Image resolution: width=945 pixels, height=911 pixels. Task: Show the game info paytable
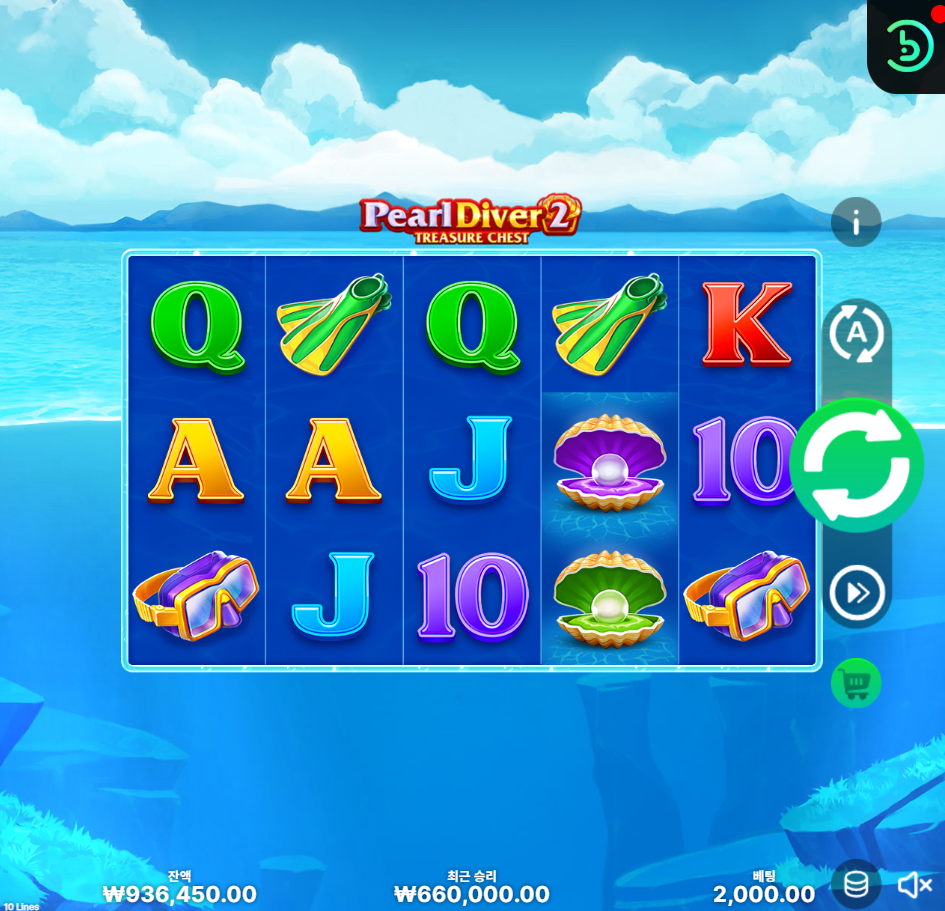coord(856,223)
